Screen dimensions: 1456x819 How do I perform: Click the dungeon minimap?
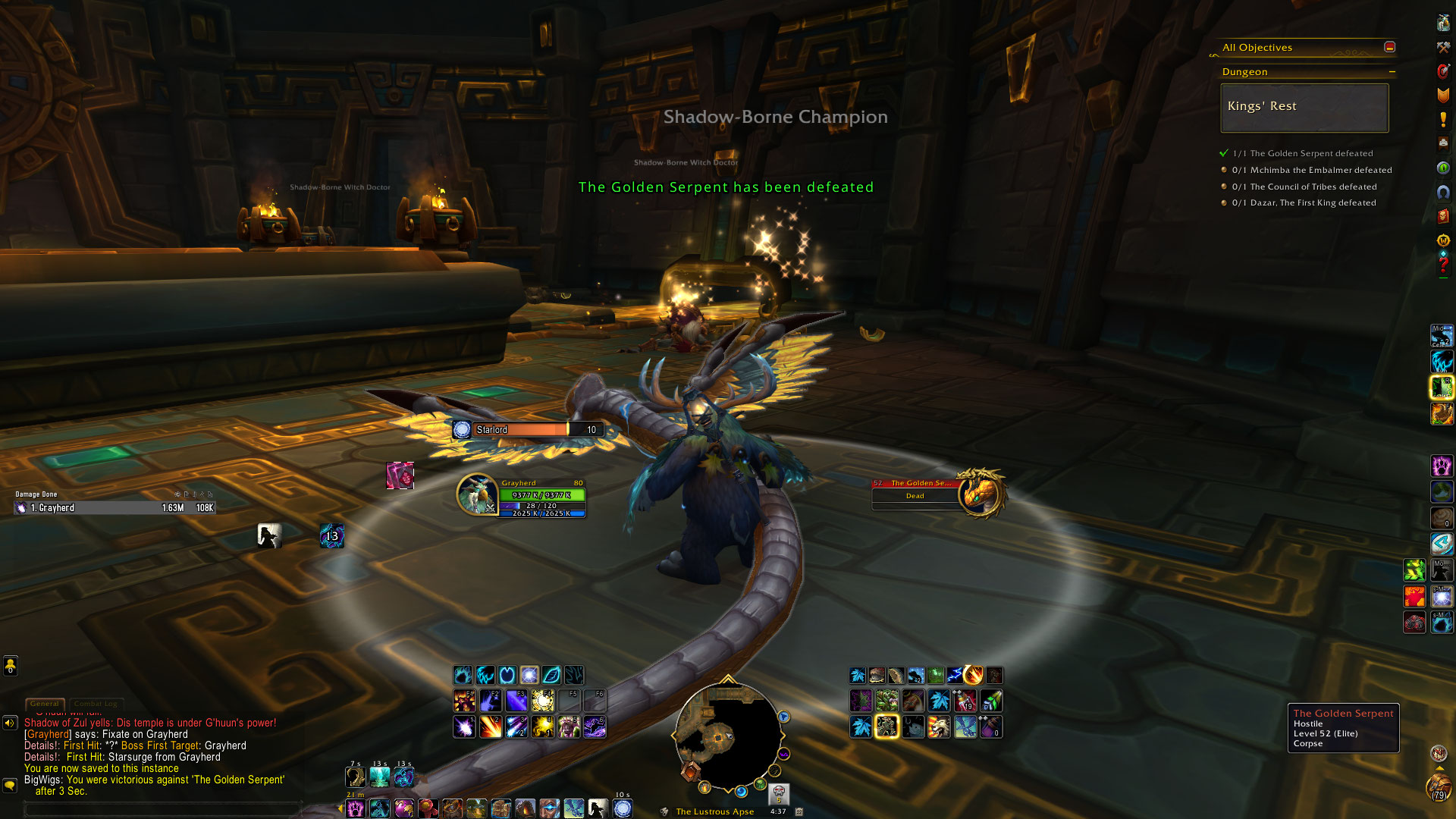click(726, 735)
